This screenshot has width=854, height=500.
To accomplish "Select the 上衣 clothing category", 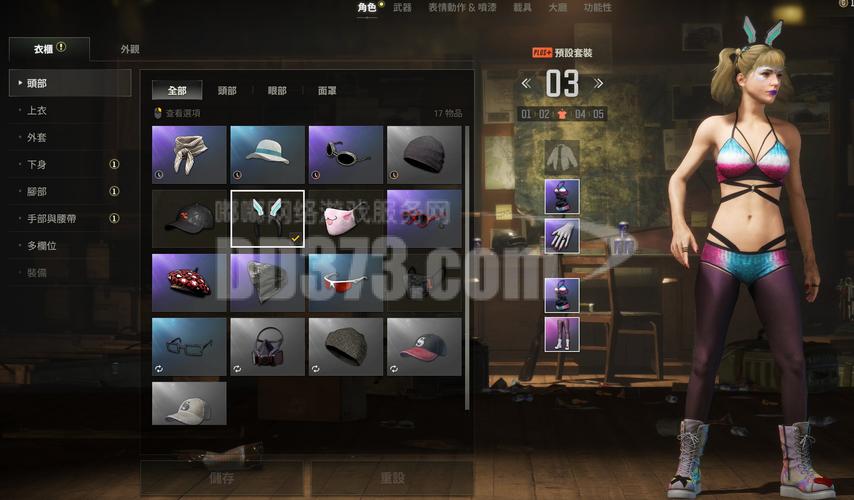I will coord(37,110).
